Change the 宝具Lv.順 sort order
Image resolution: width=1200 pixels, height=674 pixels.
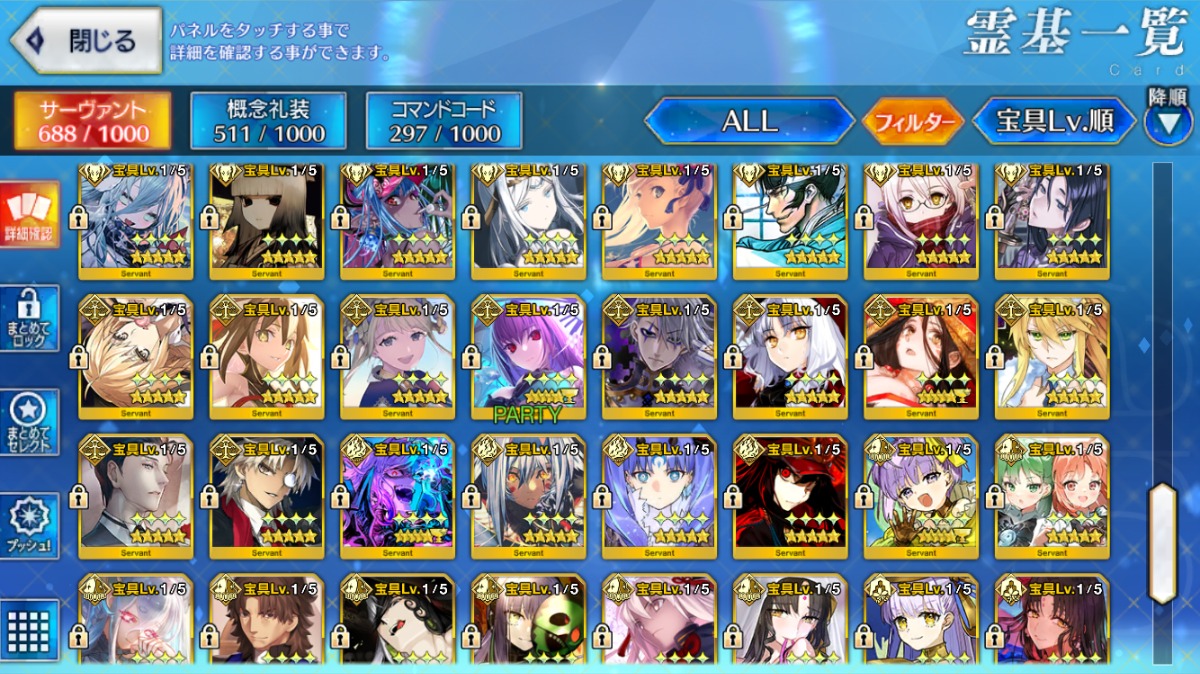pyautogui.click(x=1054, y=122)
